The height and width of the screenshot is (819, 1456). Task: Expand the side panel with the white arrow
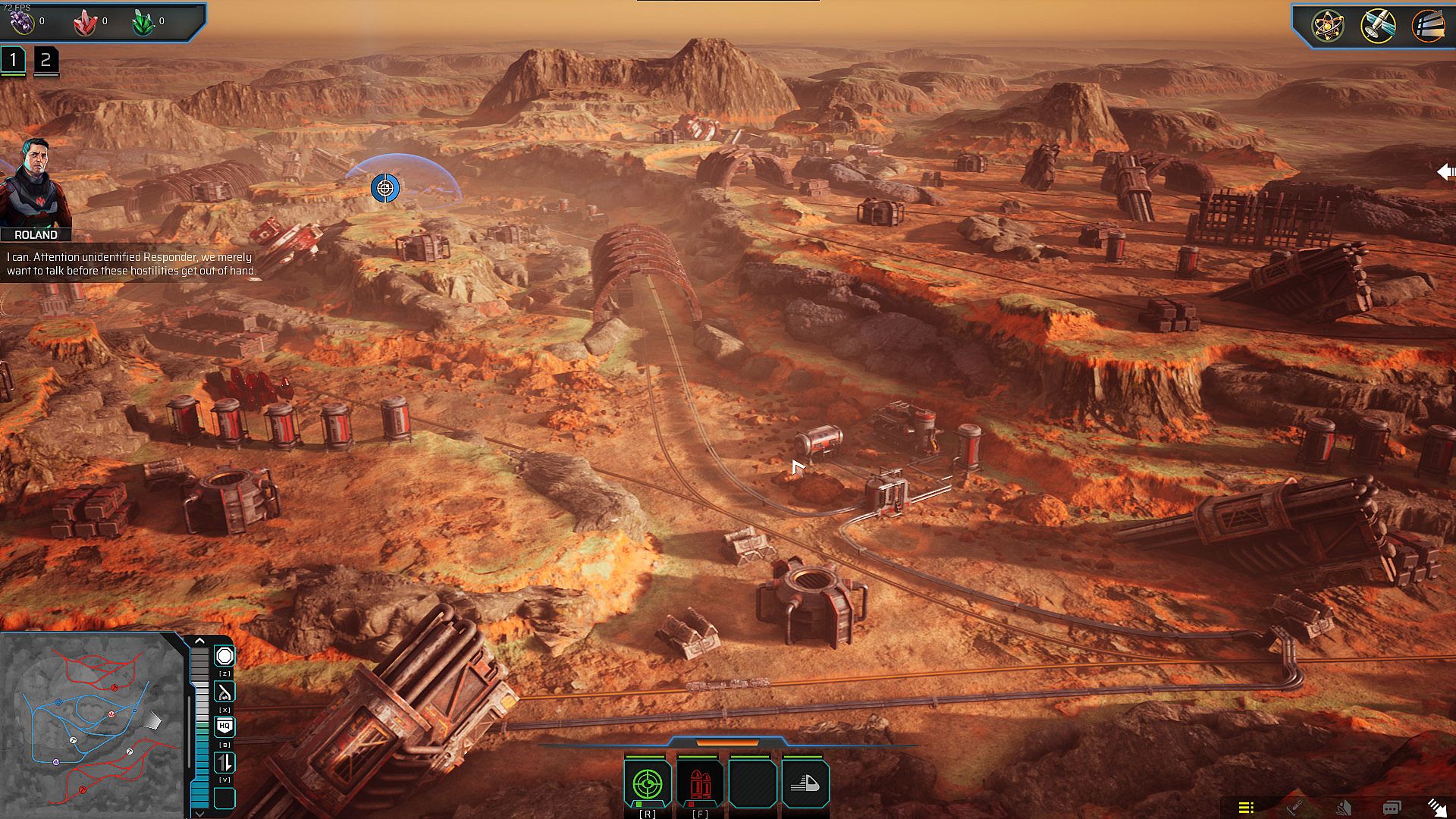click(1445, 172)
